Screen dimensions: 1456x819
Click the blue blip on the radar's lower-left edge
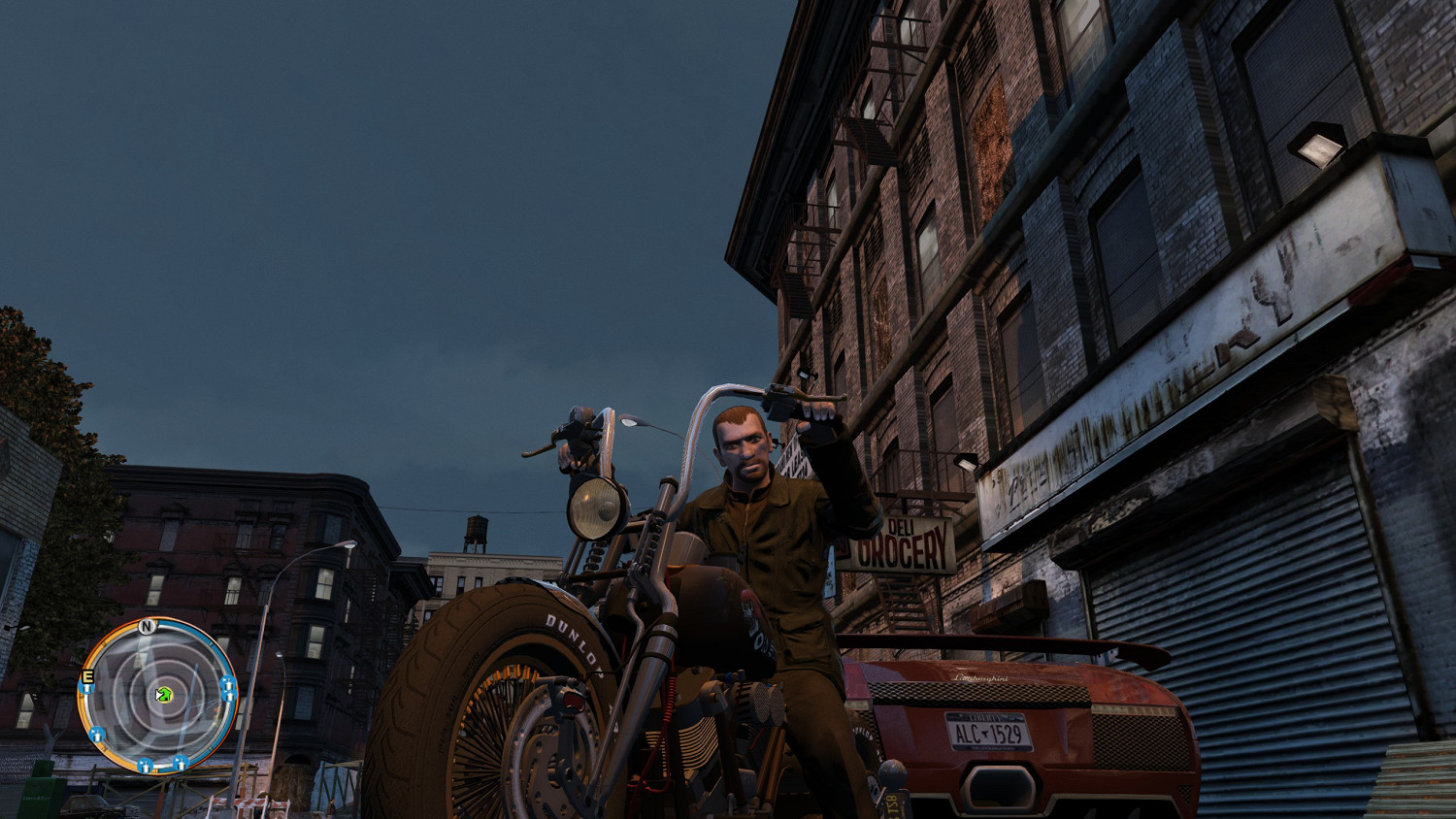click(97, 735)
